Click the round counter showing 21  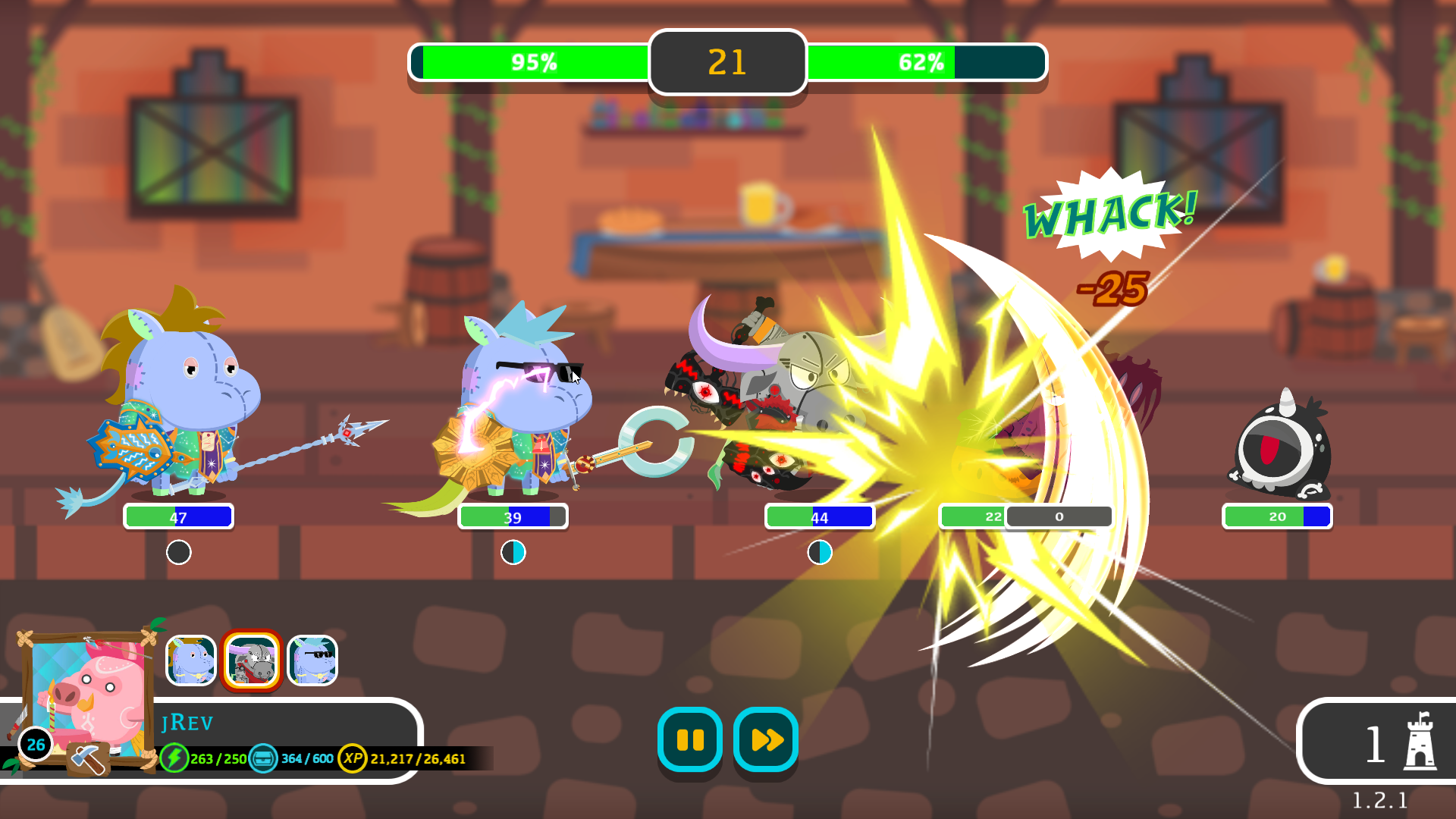[x=727, y=61]
